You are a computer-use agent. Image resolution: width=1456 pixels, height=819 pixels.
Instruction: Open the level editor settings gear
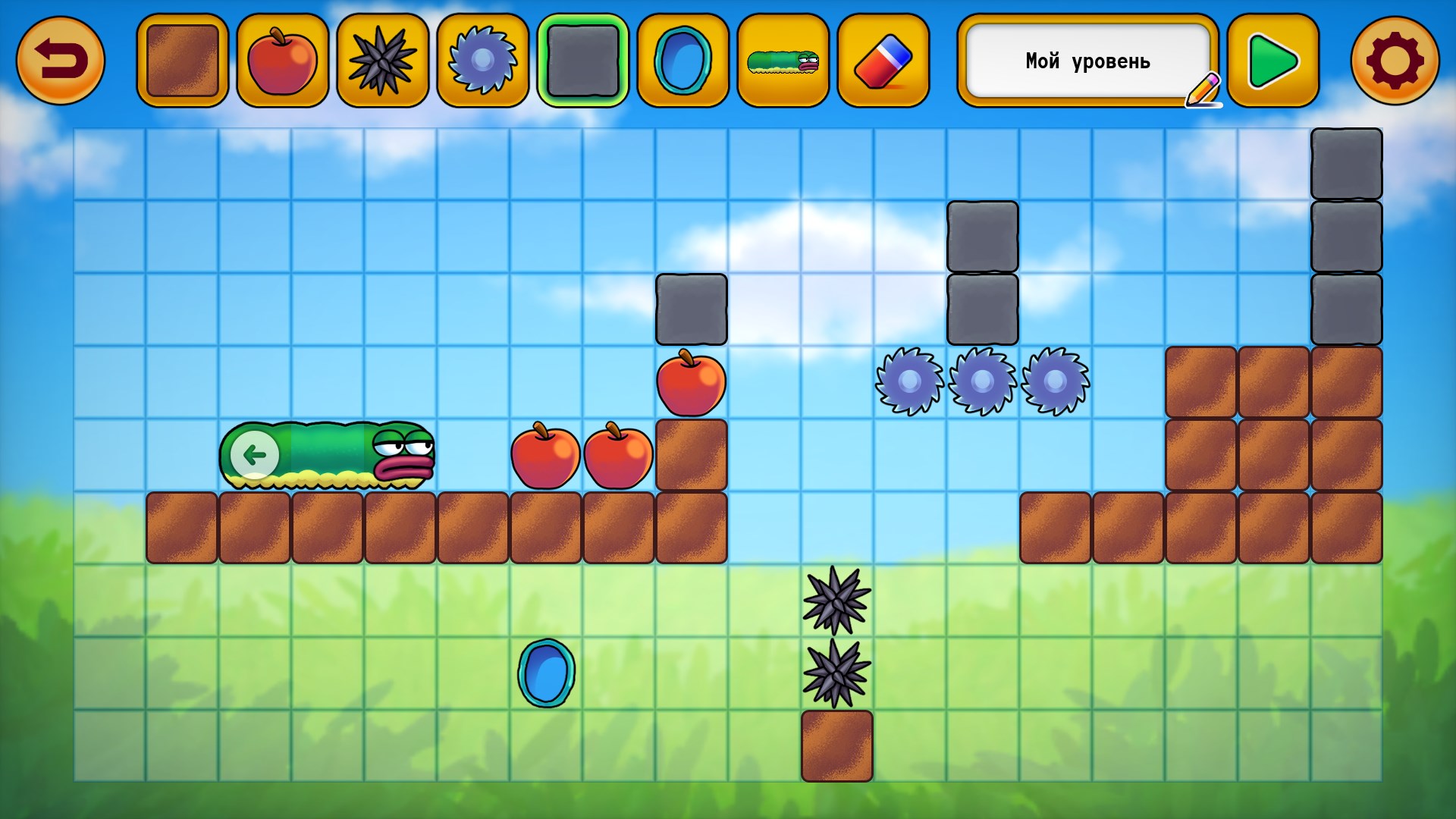(1395, 60)
